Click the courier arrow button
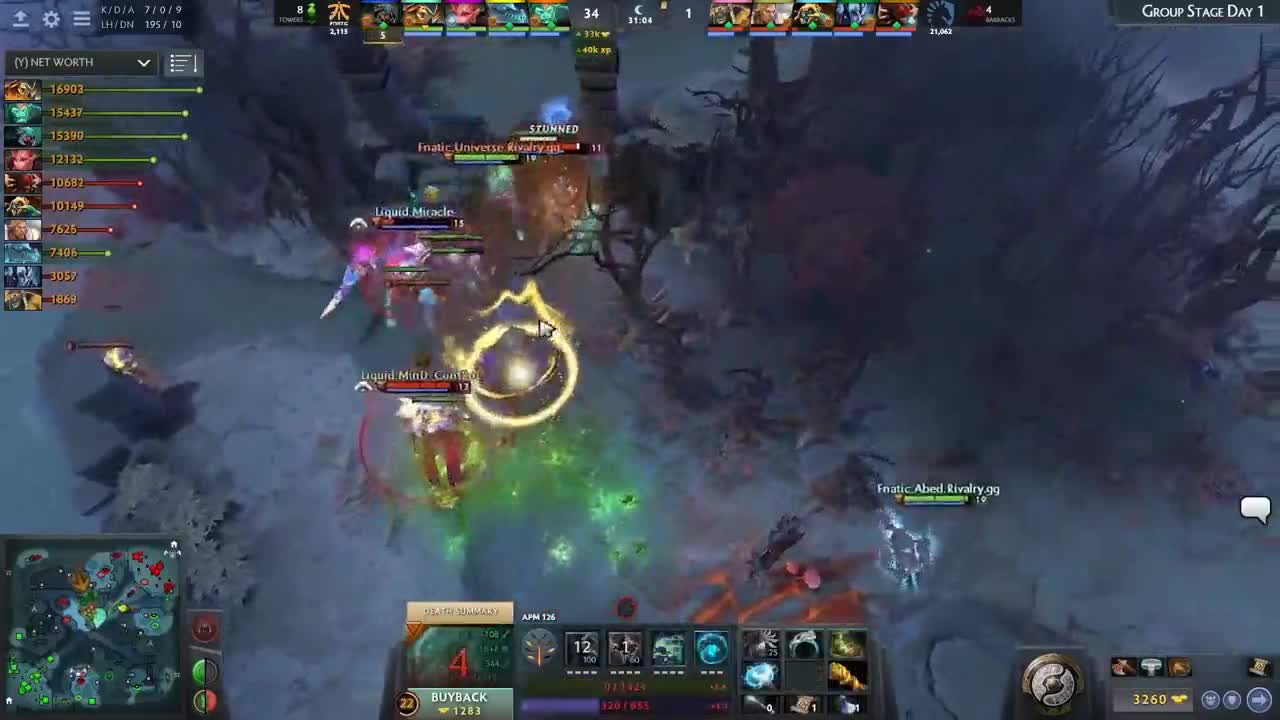The height and width of the screenshot is (720, 1280). 1259,700
